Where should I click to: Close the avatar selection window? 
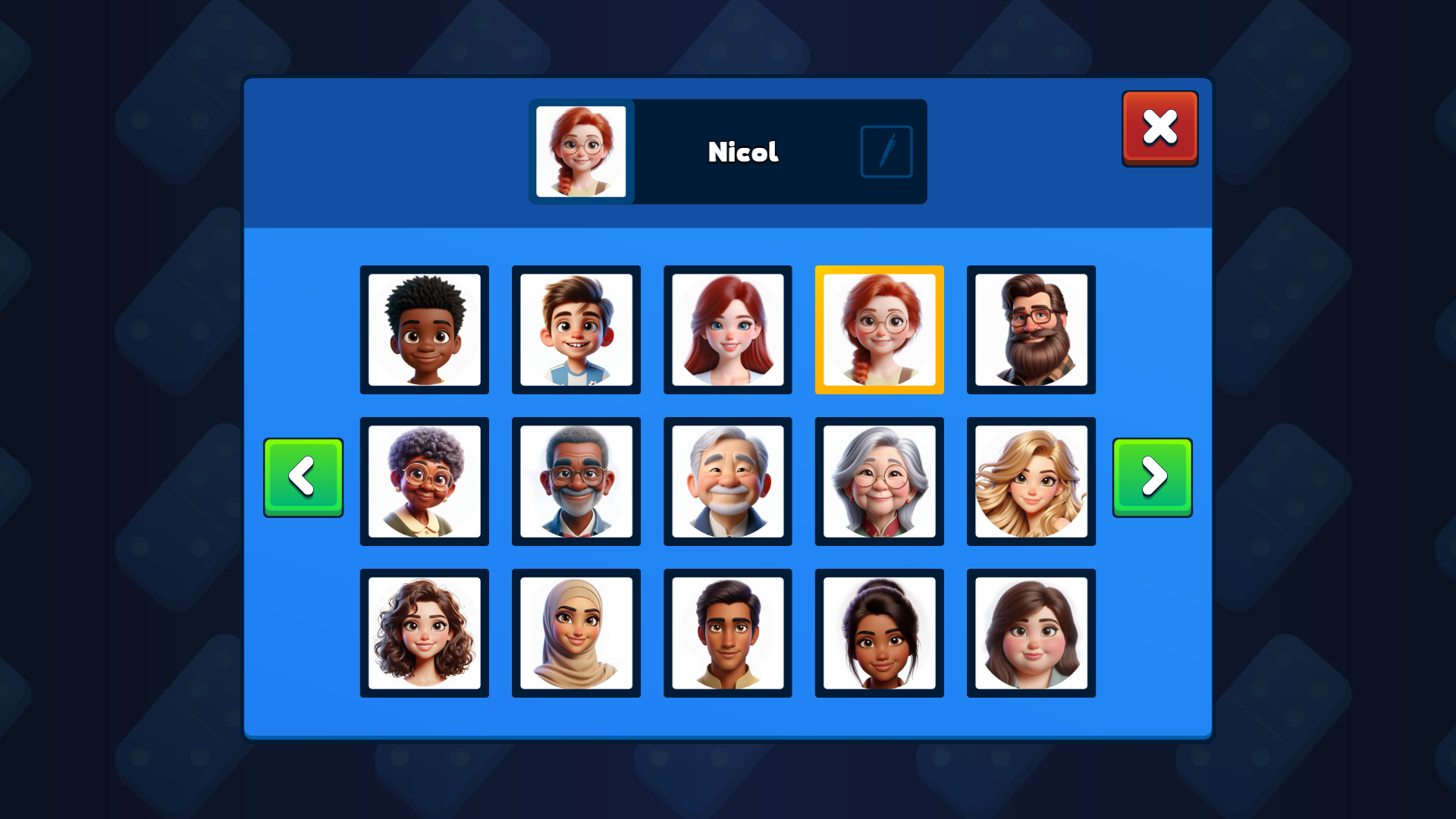pos(1159,127)
